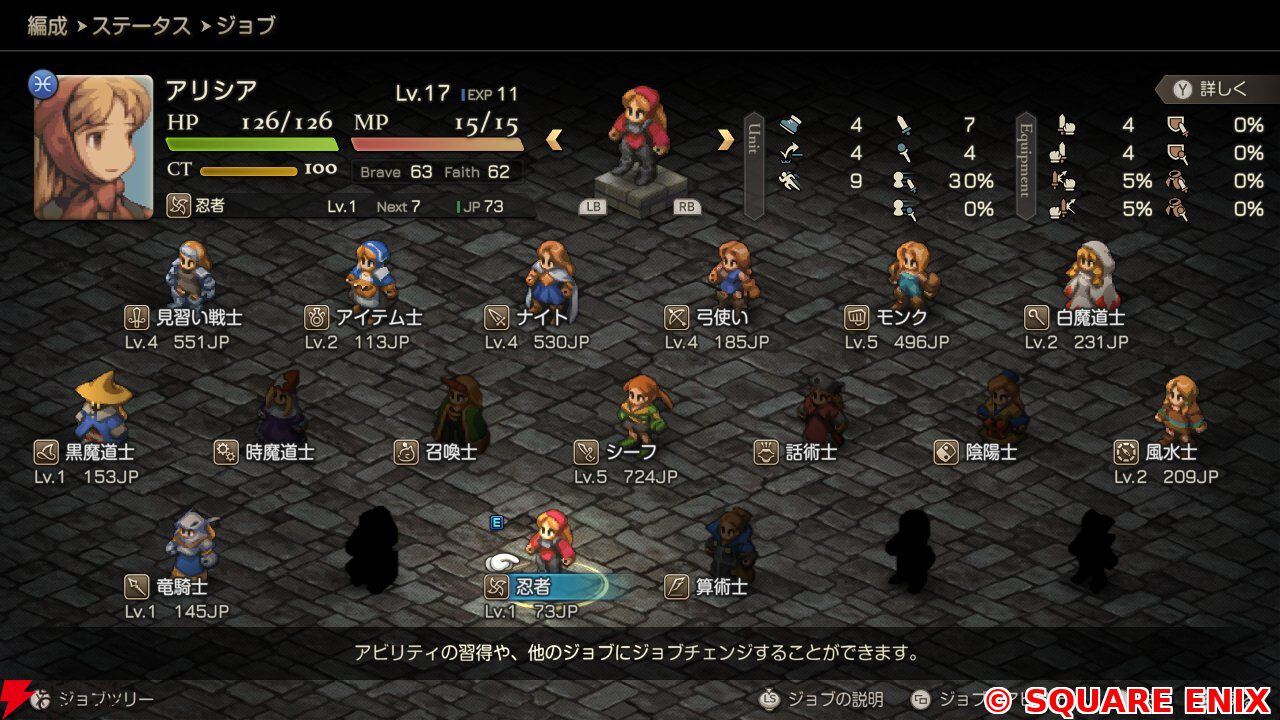Switch to the previous unit with left arrow
The height and width of the screenshot is (720, 1280).
553,140
